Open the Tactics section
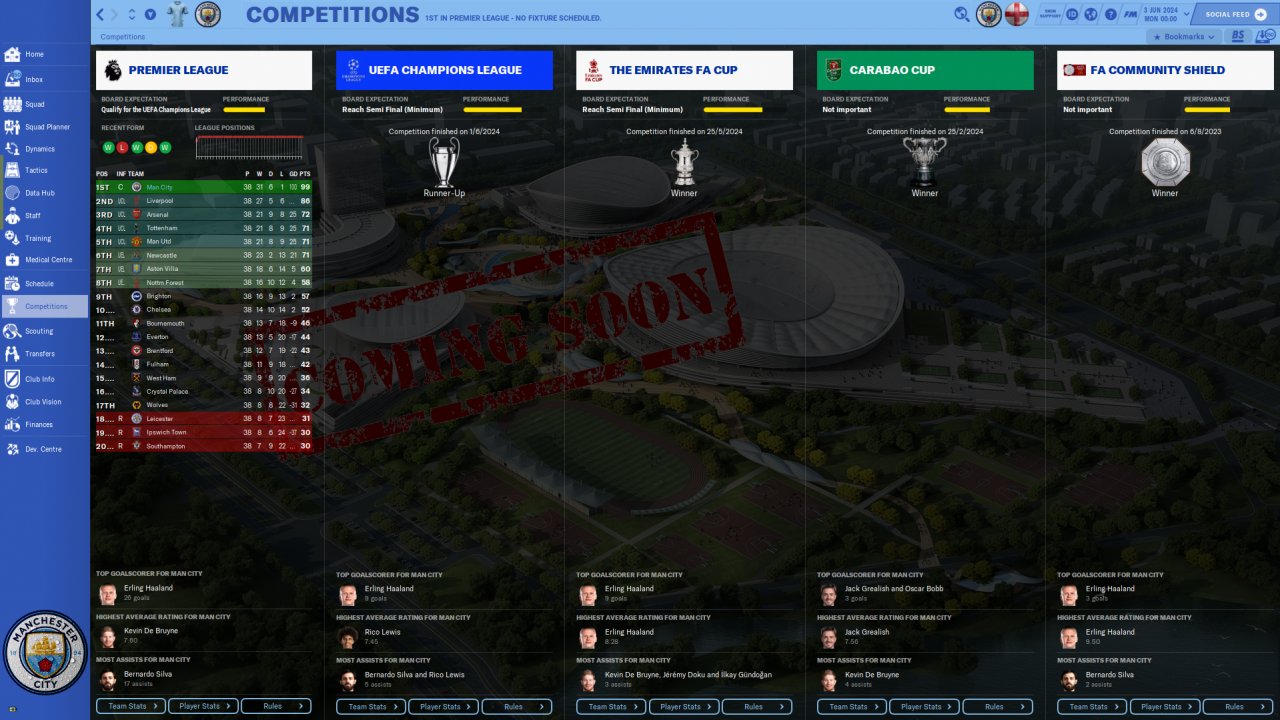Image resolution: width=1280 pixels, height=720 pixels. tap(36, 170)
